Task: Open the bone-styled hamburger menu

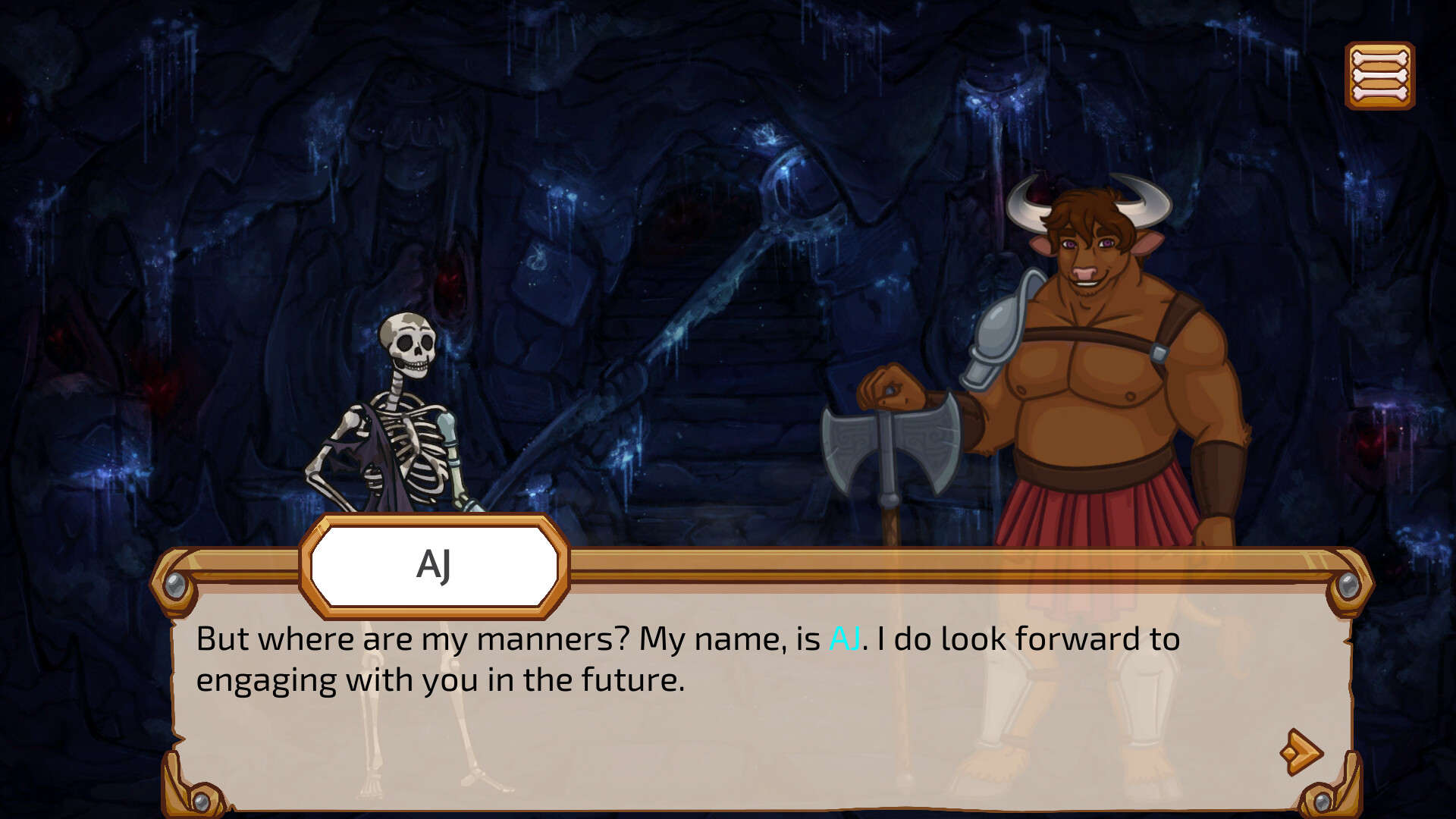Action: click(x=1380, y=74)
